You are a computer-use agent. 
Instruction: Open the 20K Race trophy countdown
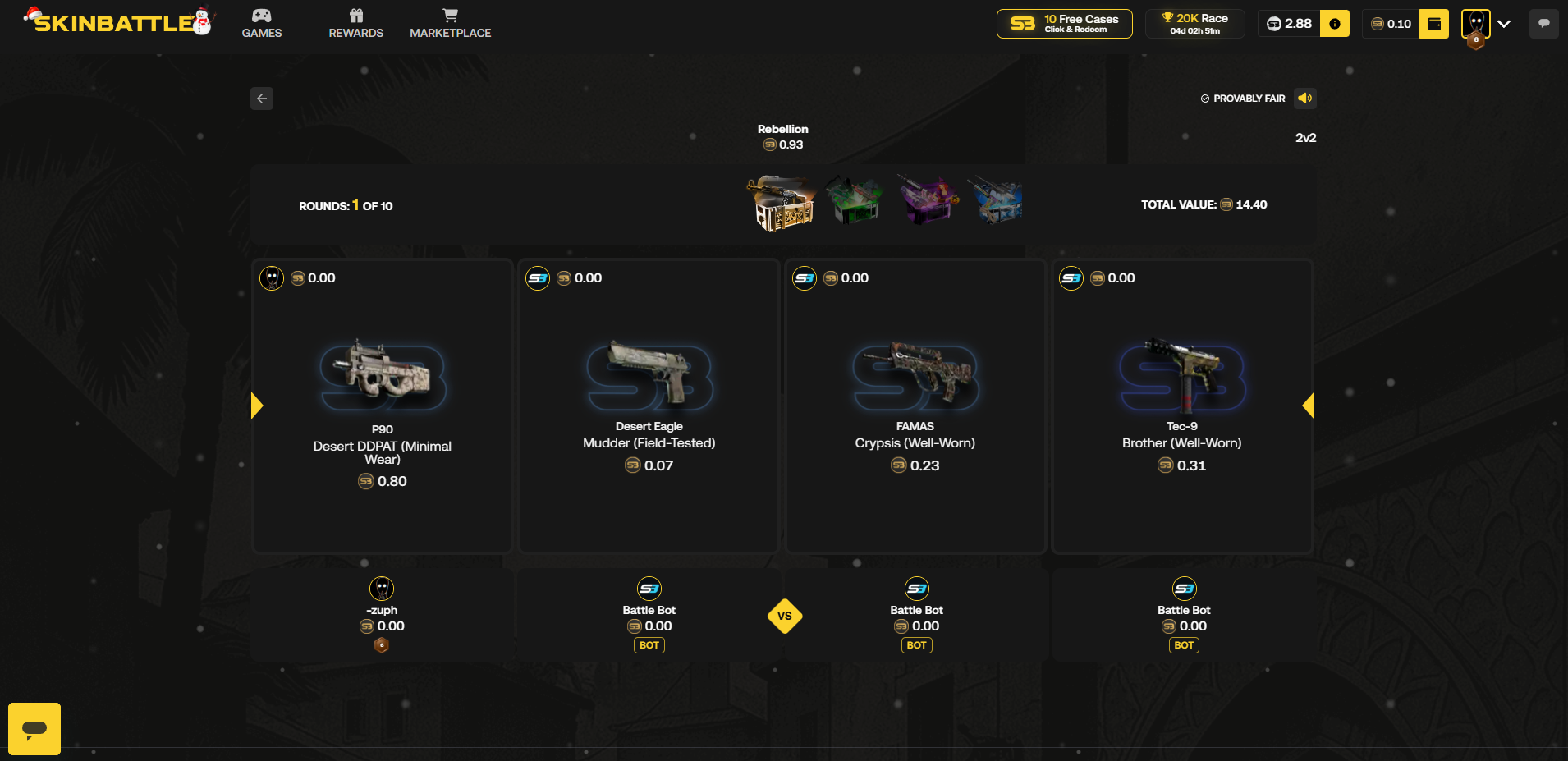[1194, 23]
